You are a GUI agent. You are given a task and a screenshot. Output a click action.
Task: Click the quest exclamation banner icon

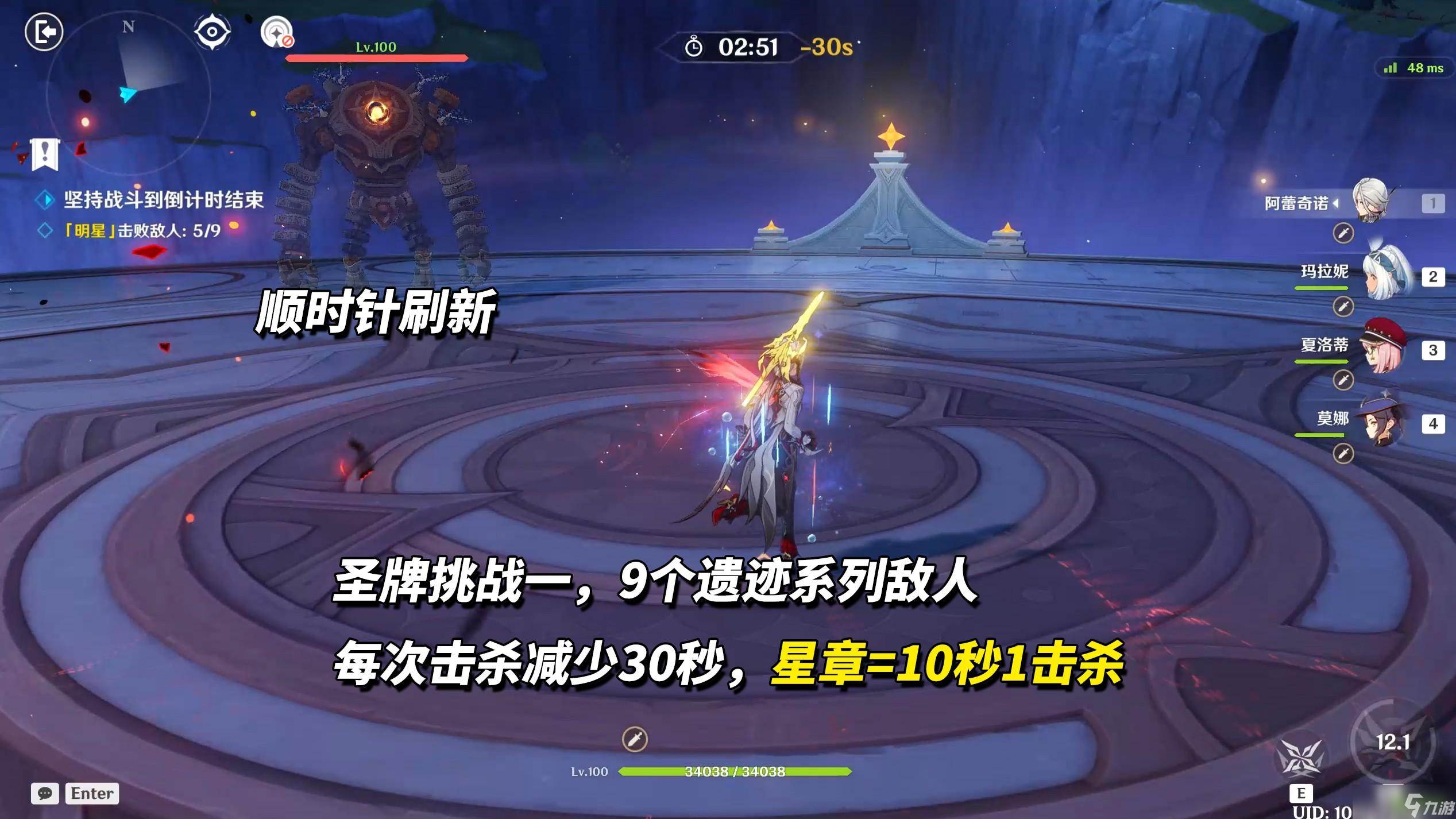click(x=44, y=154)
